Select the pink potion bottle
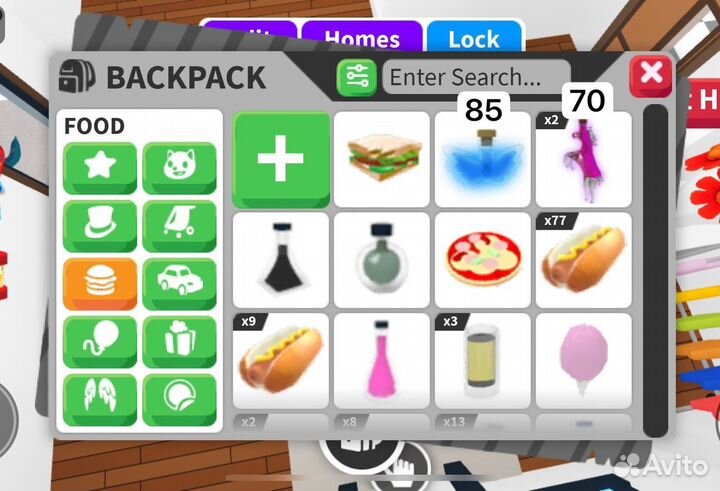The image size is (720, 491). 381,360
